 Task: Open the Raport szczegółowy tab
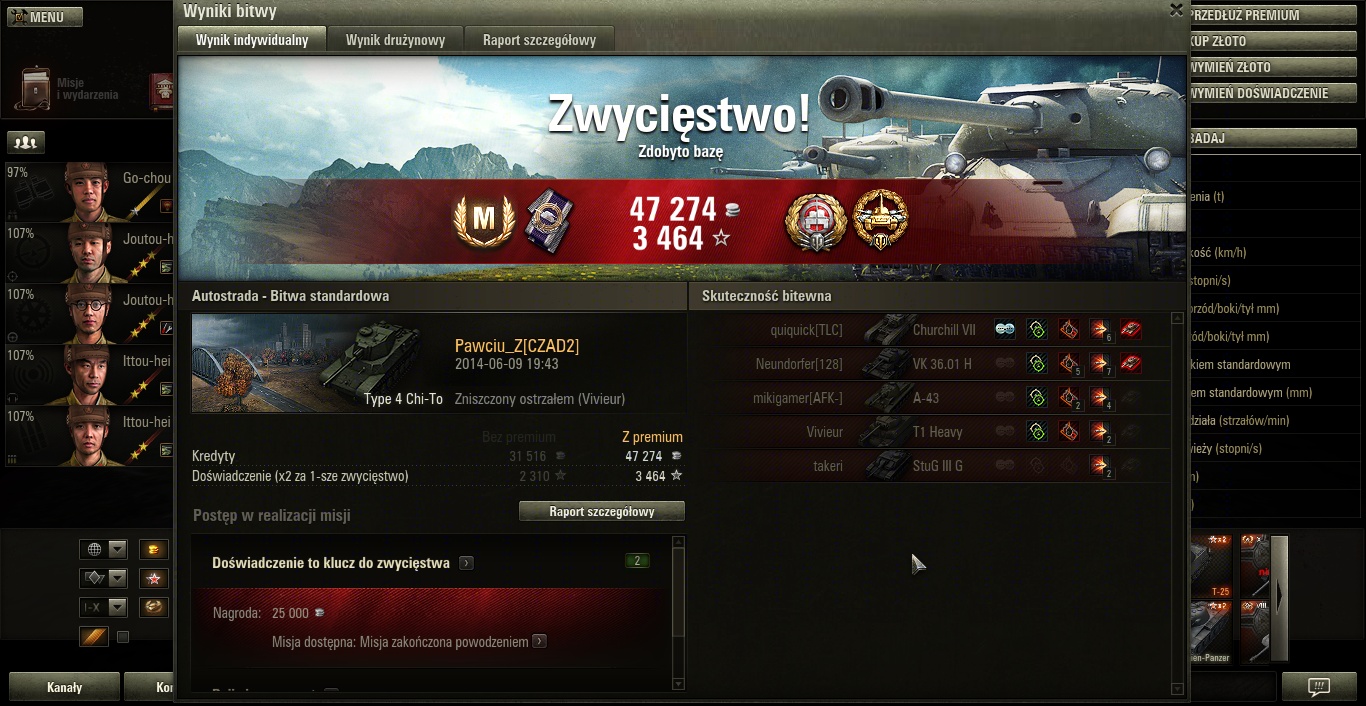(539, 40)
